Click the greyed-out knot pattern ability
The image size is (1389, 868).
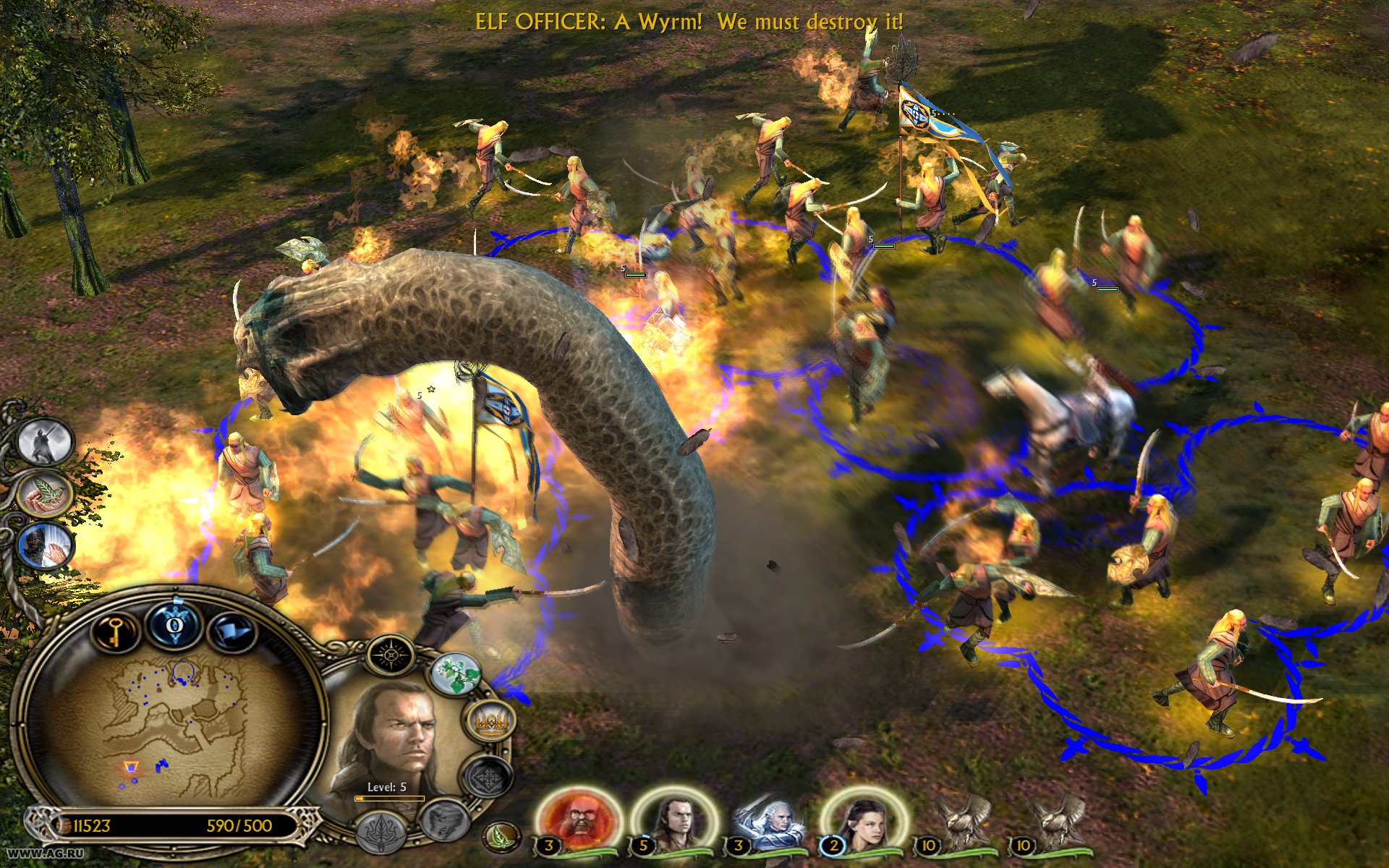(488, 778)
